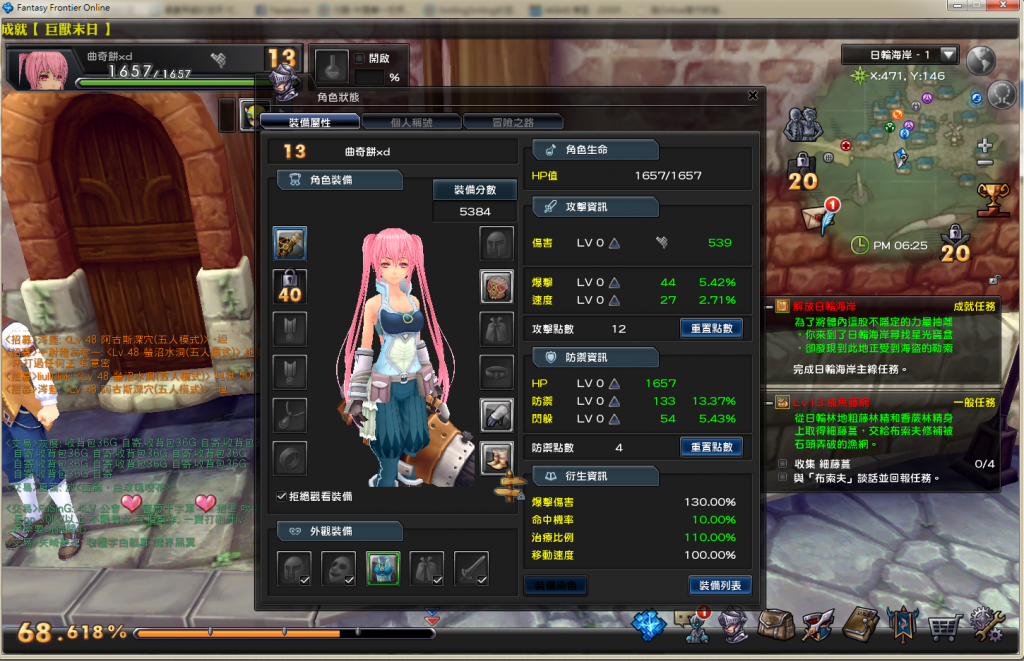Screen dimensions: 1024x661
Task: Zoom in the minimap with the plus button
Action: pyautogui.click(x=984, y=143)
